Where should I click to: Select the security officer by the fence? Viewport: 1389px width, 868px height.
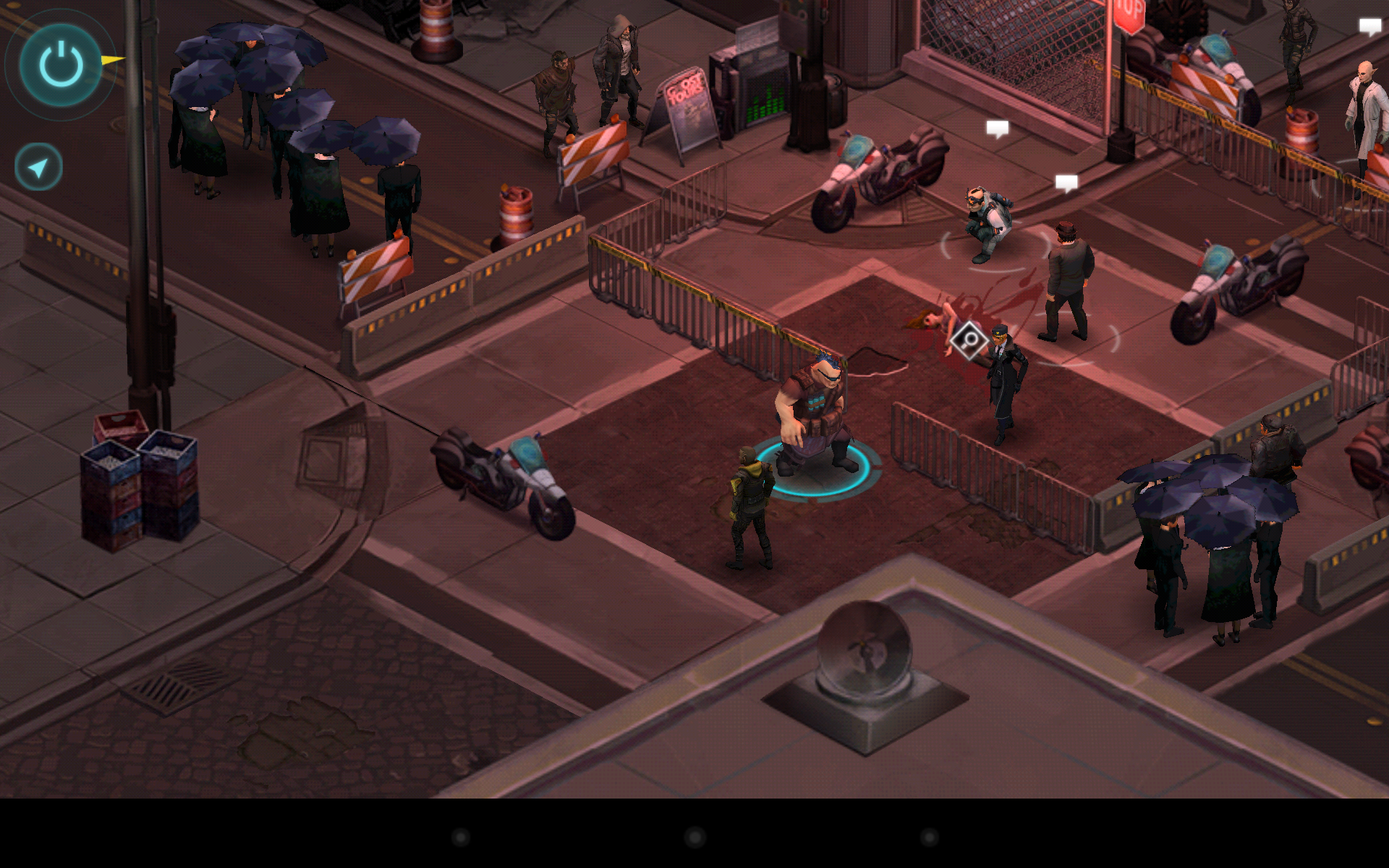point(1002,383)
